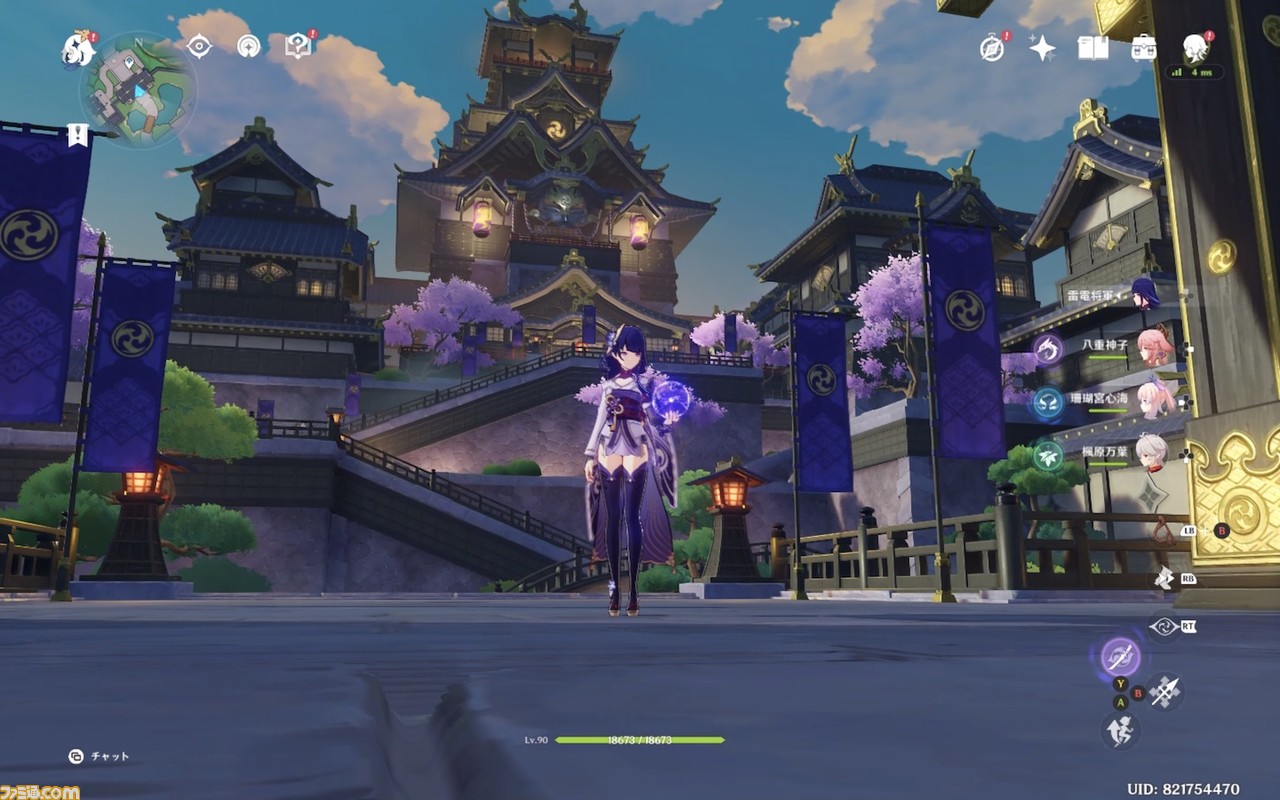Trigger the running figure sprint icon
Screen dimensions: 1280x800
(1120, 730)
